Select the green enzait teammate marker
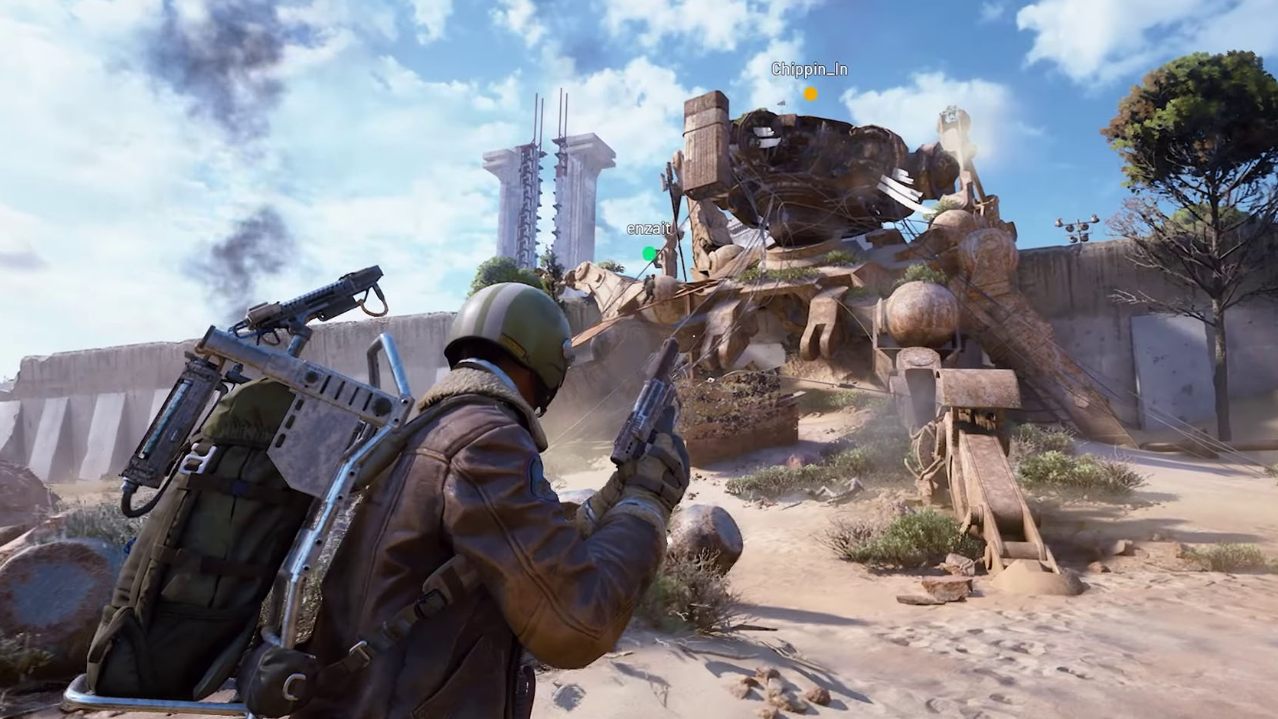The height and width of the screenshot is (719, 1278). (649, 254)
